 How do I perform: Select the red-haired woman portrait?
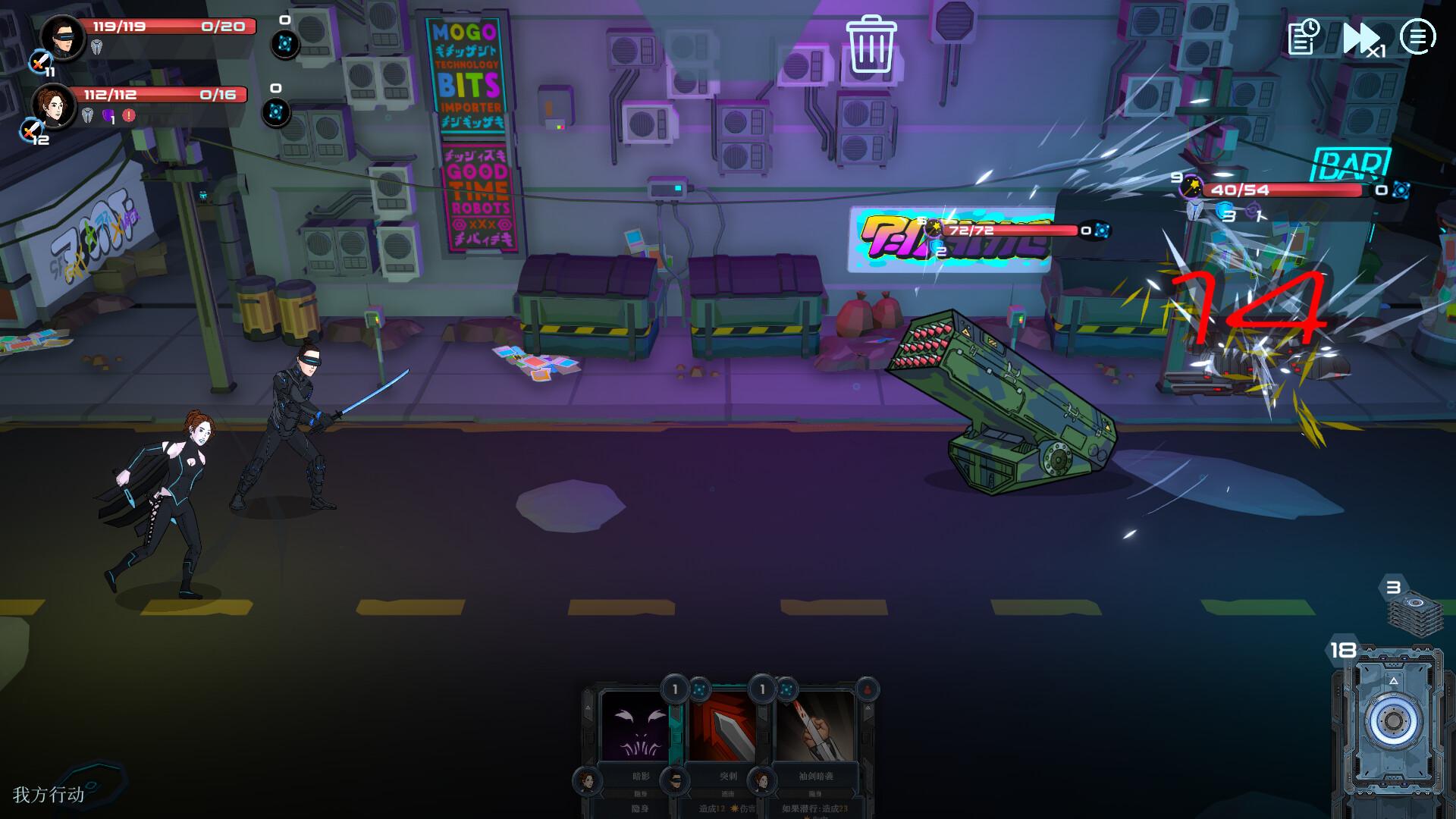click(x=54, y=105)
